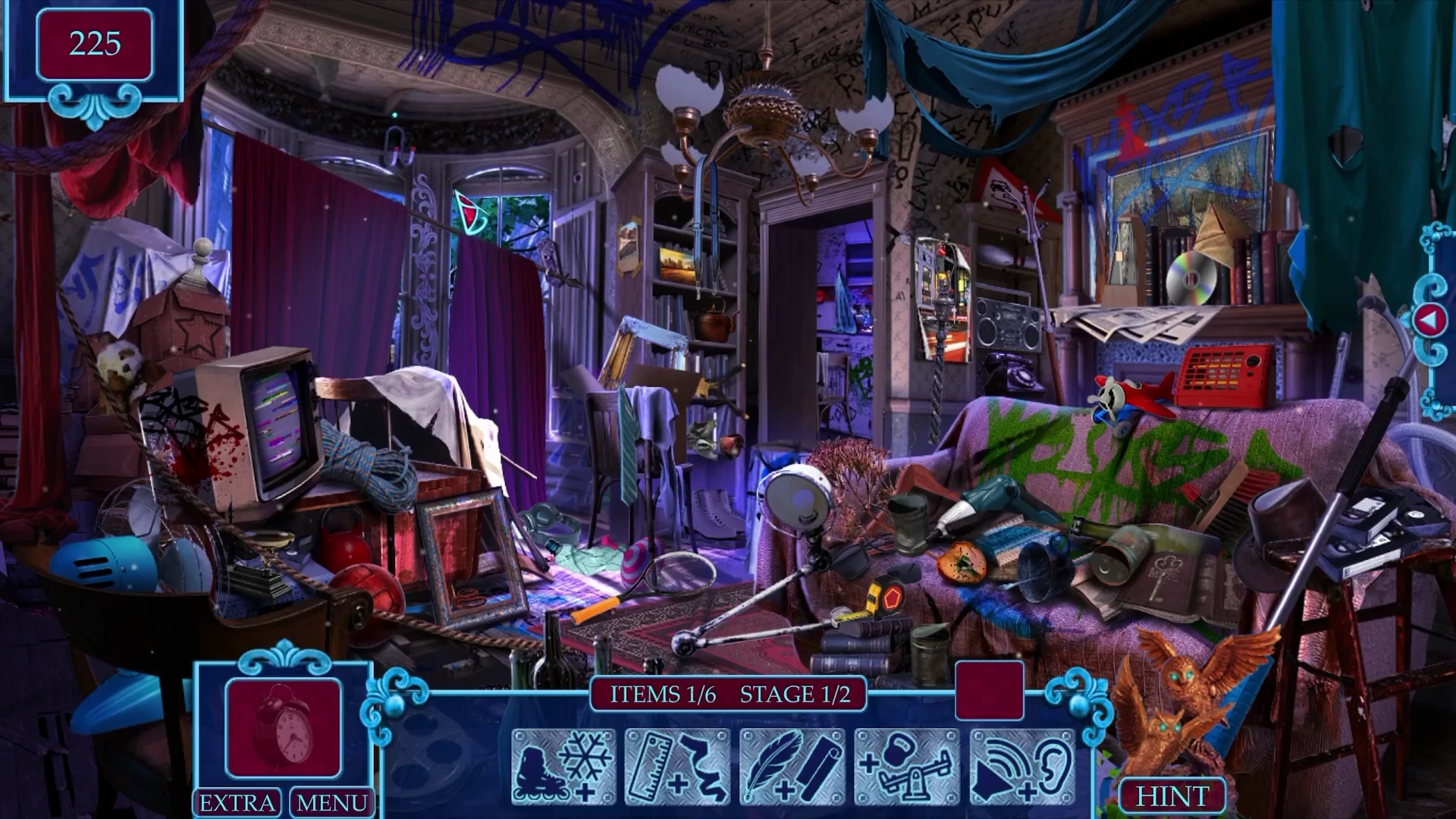Click the empty red slot beside the stage label

pyautogui.click(x=989, y=690)
